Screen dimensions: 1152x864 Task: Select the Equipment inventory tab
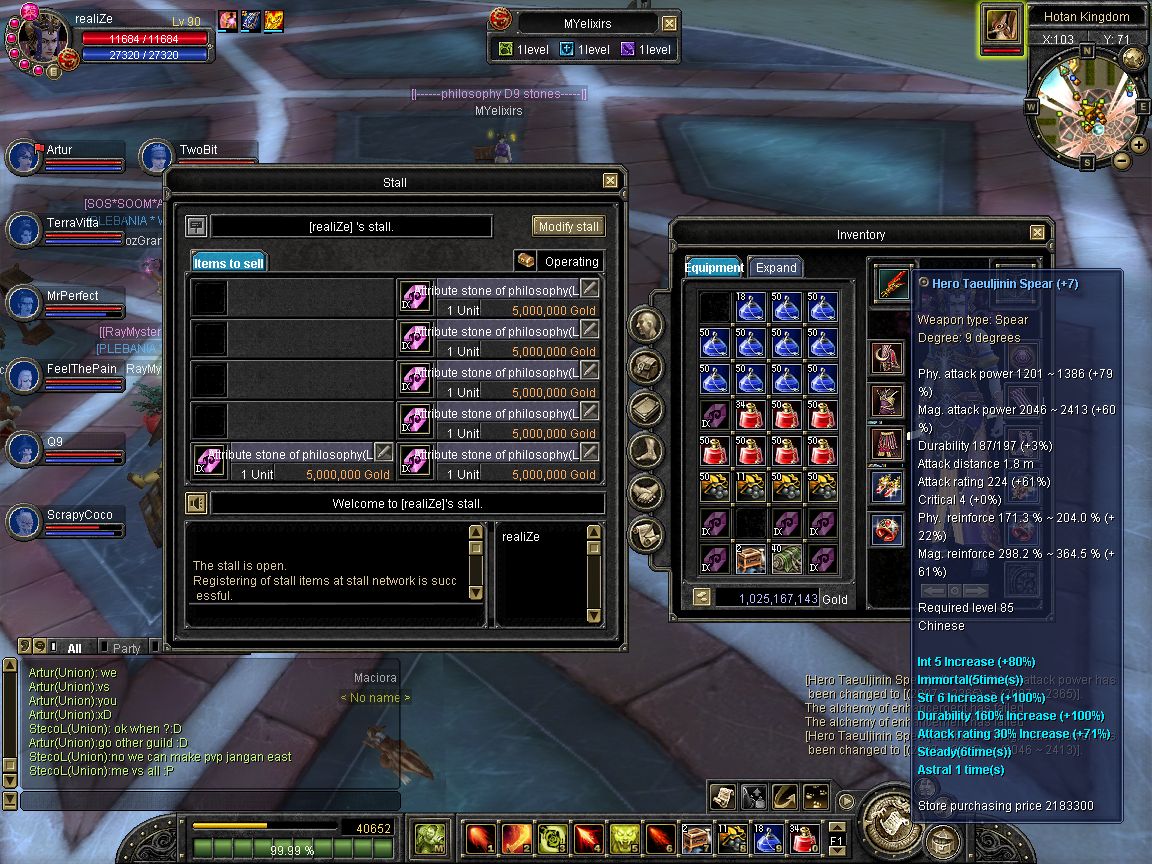coord(714,267)
